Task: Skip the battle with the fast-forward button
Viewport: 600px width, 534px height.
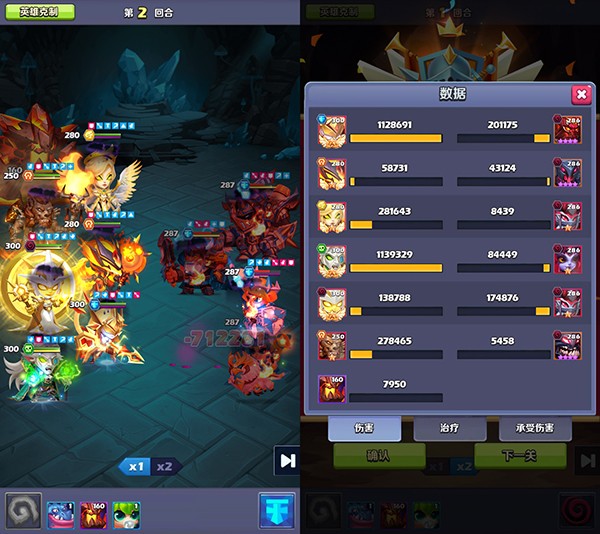Action: [x=287, y=461]
